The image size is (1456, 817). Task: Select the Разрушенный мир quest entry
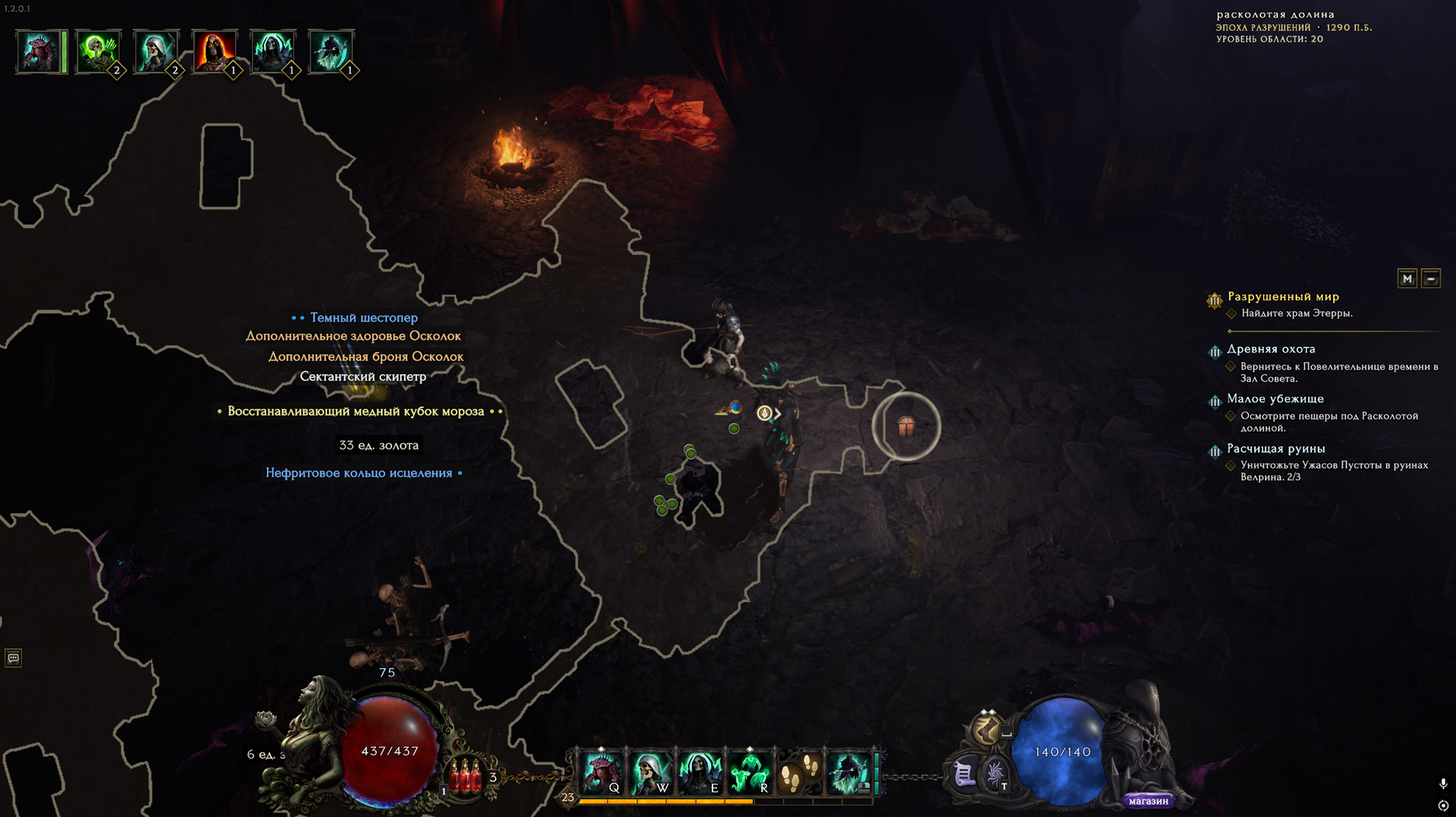pos(1283,296)
